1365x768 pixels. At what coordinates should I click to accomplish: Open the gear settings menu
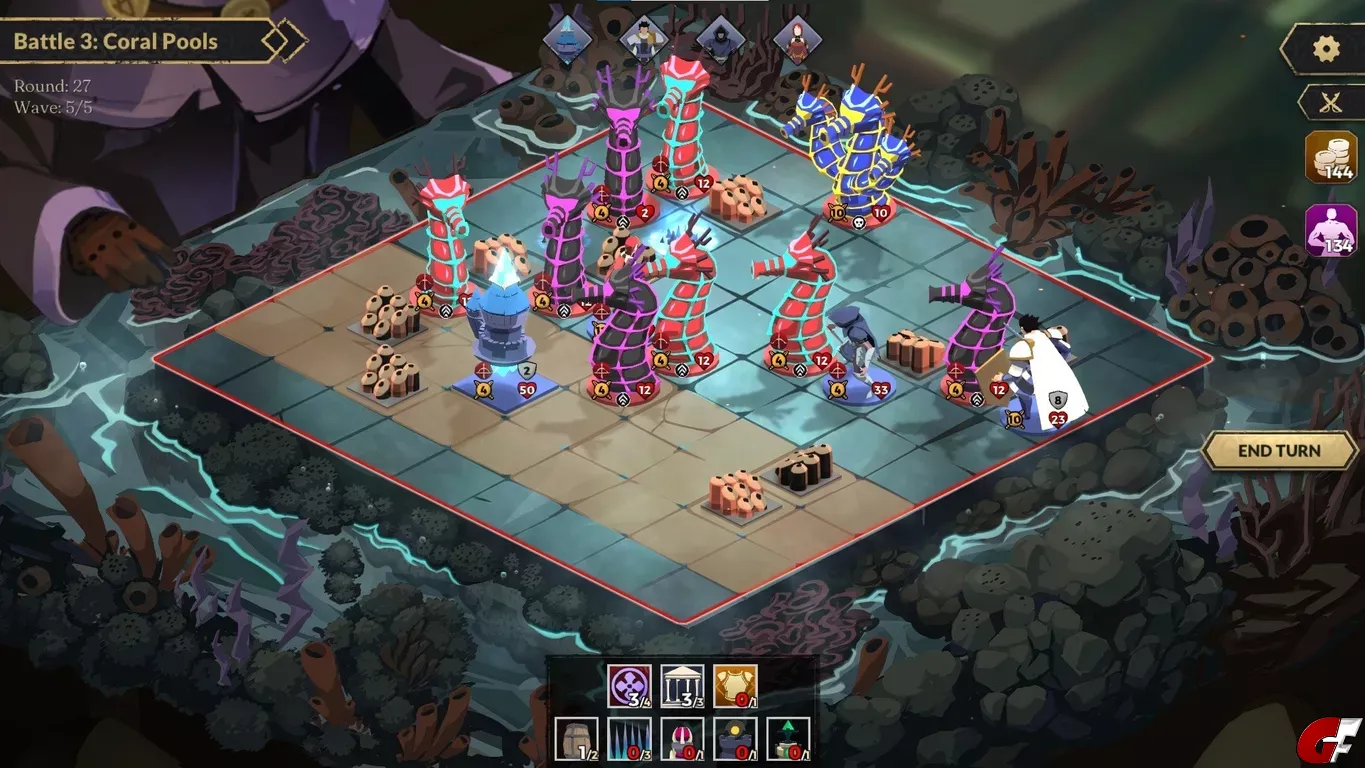(x=1326, y=49)
